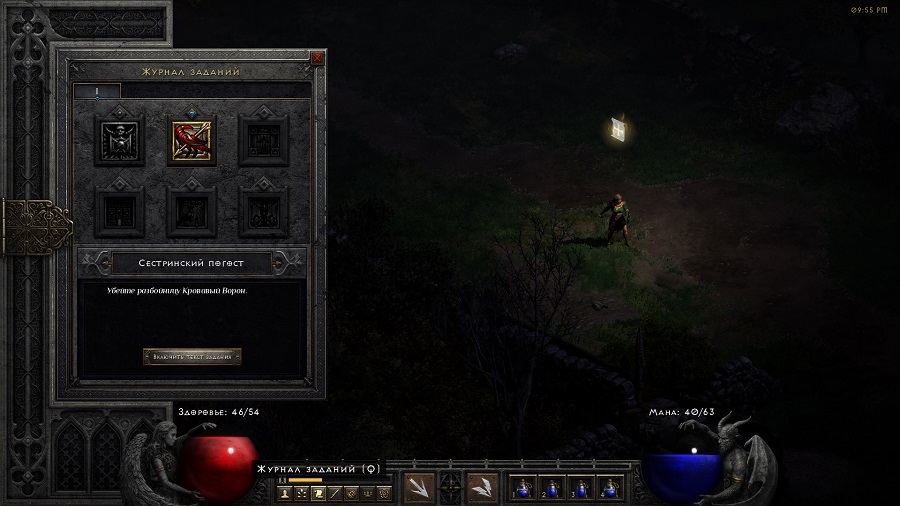This screenshot has width=900, height=506.
Task: Open the game menu gear button
Action: point(383,493)
